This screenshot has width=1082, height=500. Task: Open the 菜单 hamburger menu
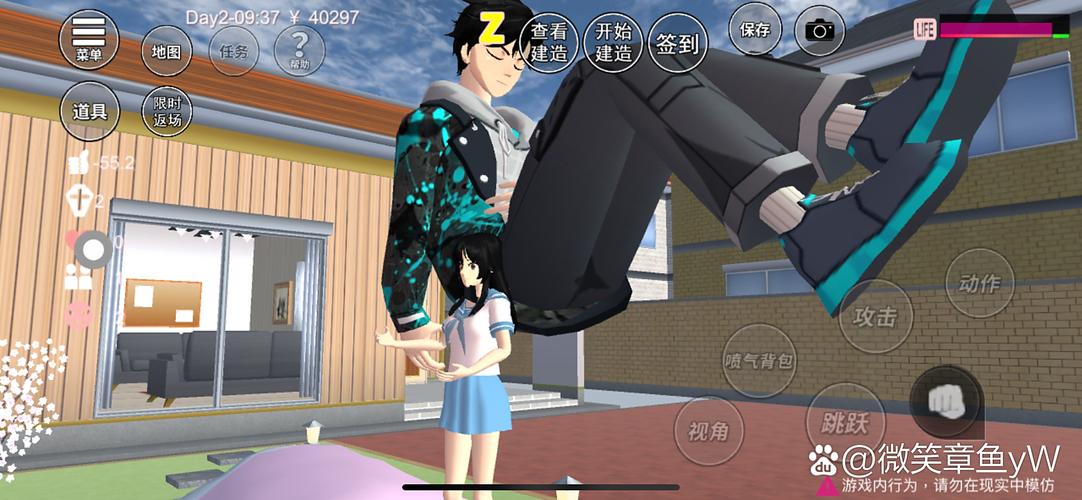pyautogui.click(x=89, y=38)
